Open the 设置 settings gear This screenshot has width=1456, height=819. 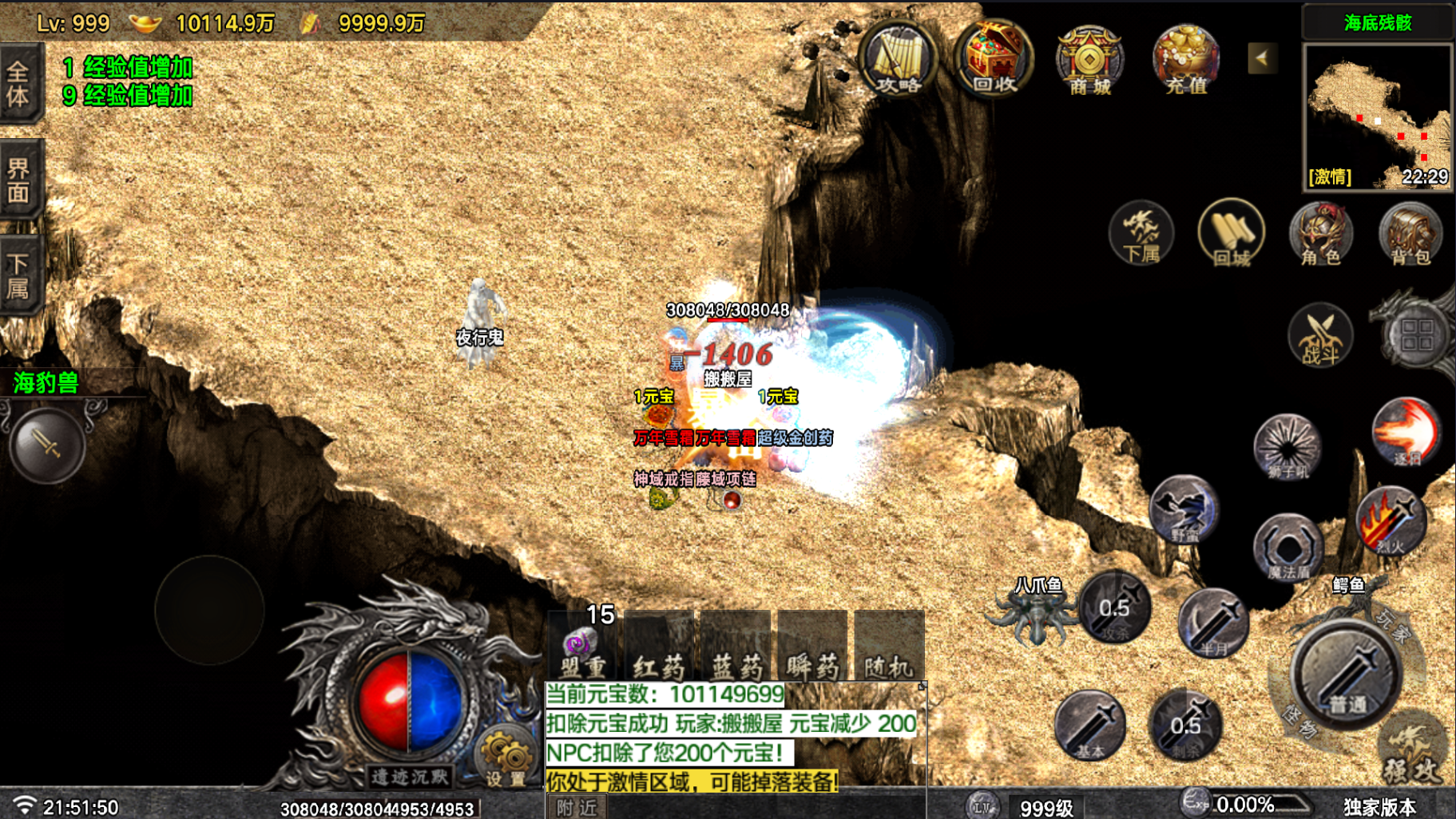tap(505, 757)
